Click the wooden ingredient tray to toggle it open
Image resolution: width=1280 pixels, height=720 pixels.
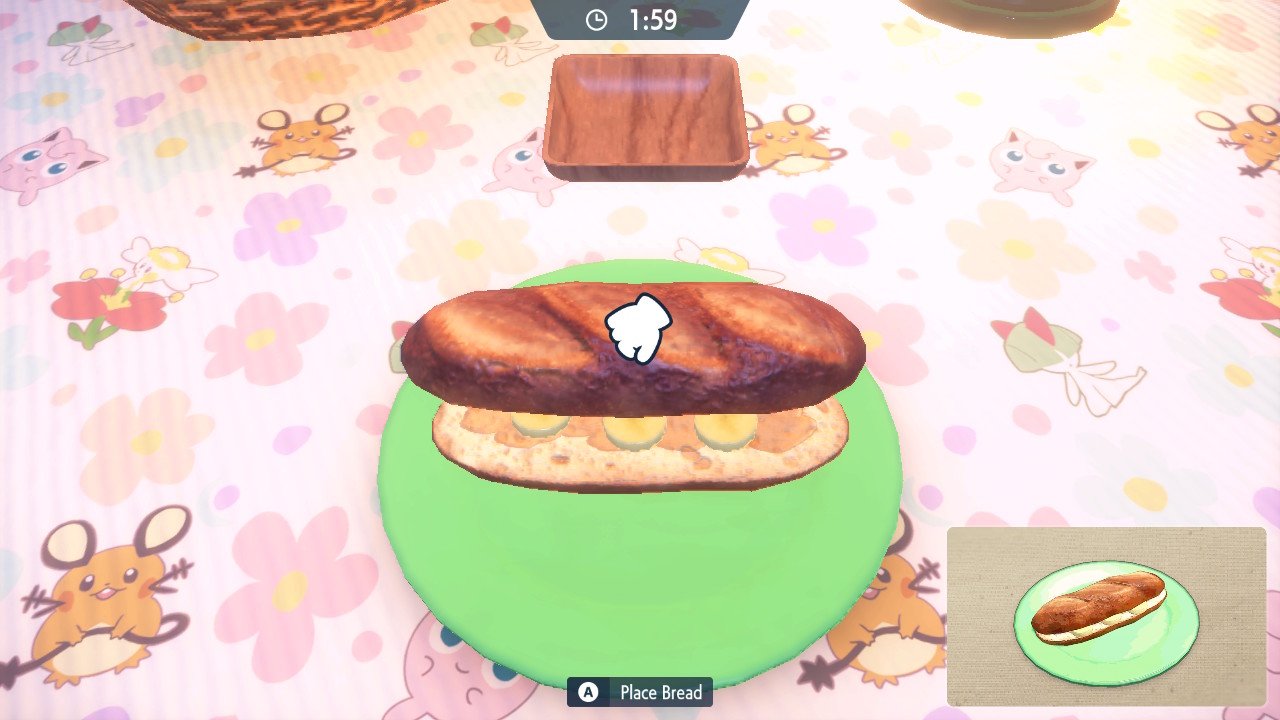point(645,116)
